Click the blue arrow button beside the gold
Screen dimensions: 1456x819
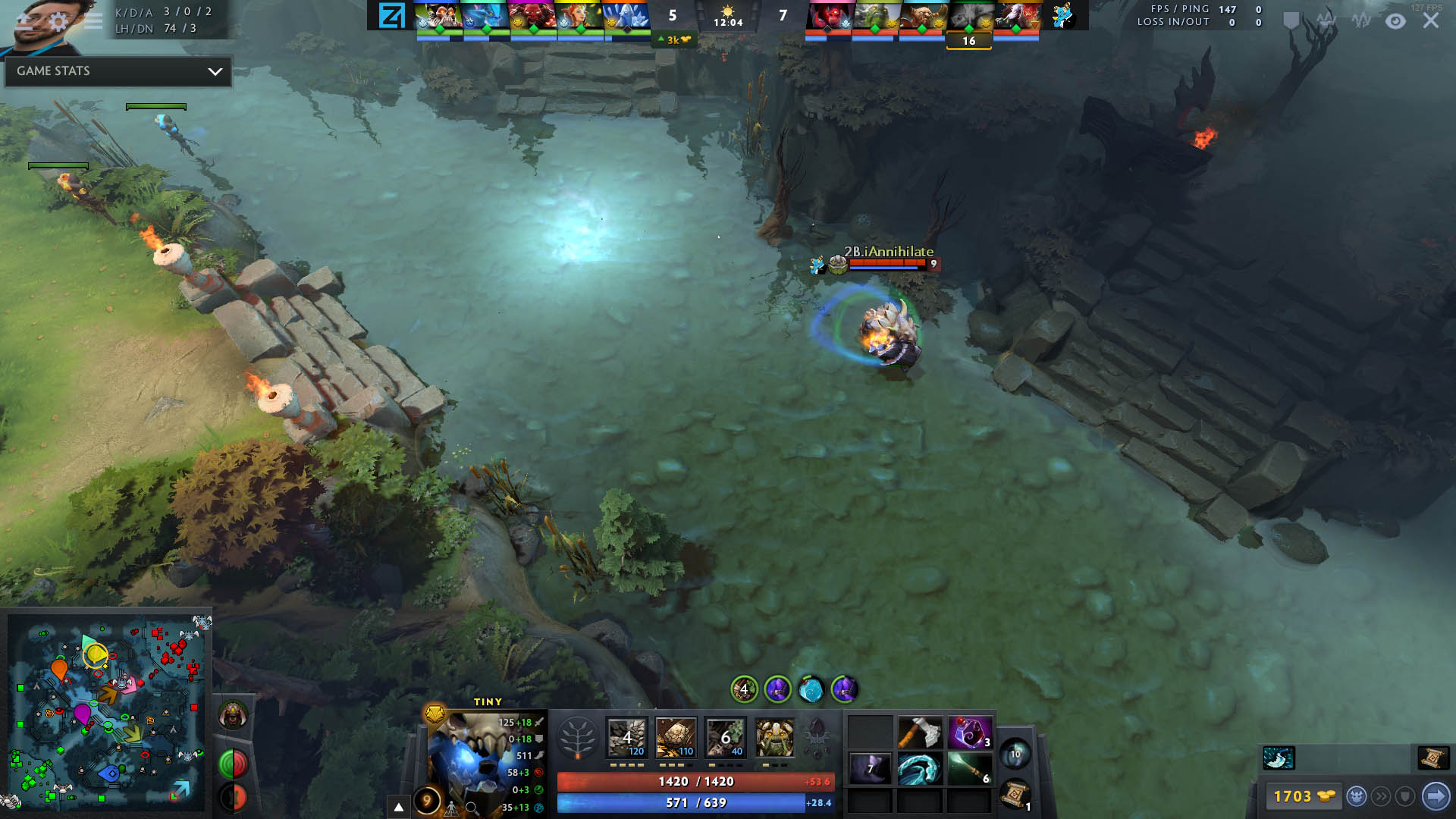[1436, 796]
